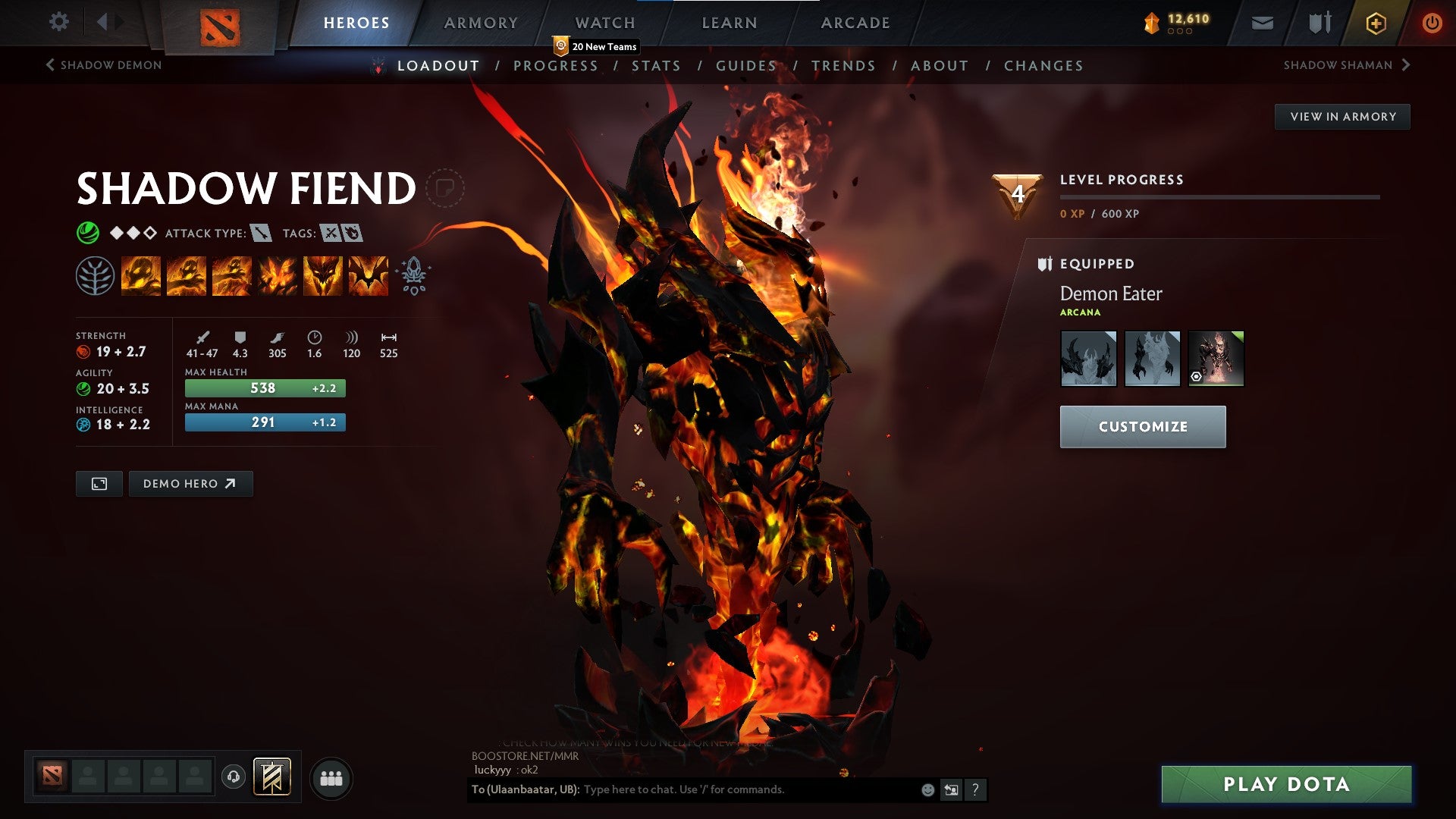Image resolution: width=1456 pixels, height=819 pixels.
Task: Click VIEW IN ARMORY link
Action: (1342, 116)
